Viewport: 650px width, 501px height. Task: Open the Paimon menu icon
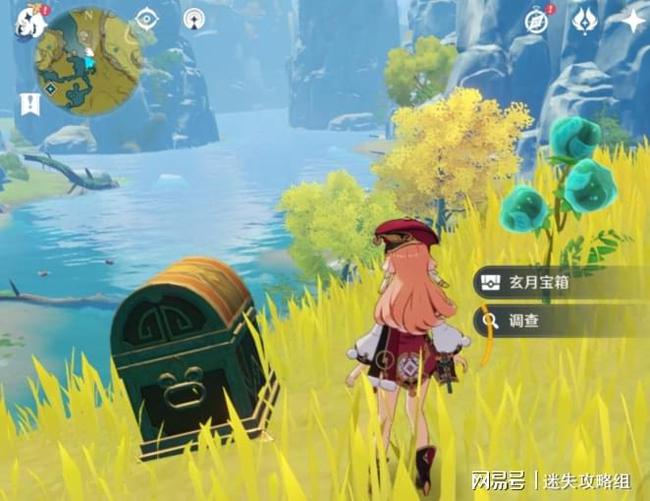click(x=24, y=20)
